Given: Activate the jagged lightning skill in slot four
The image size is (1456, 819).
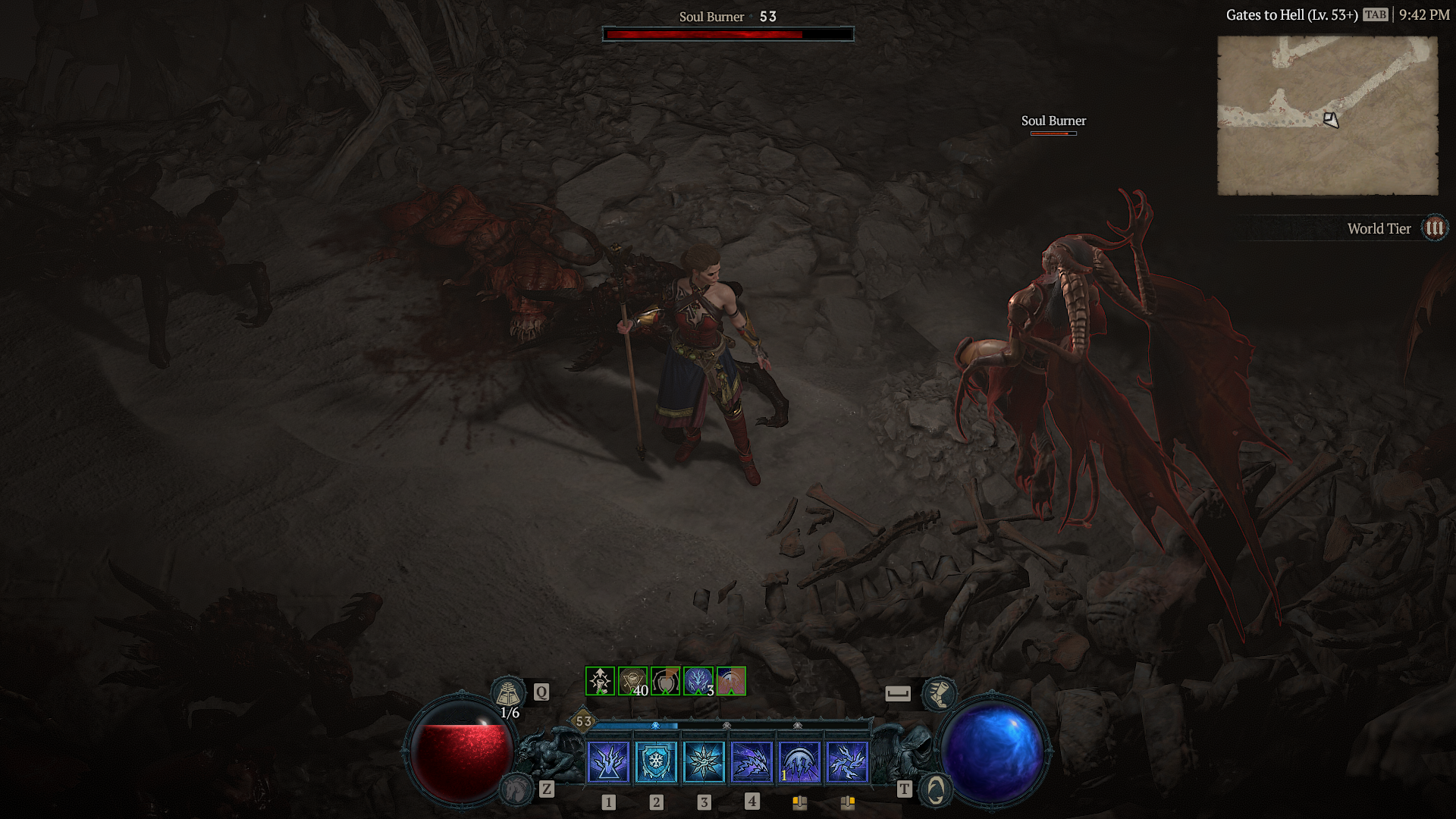Looking at the screenshot, I should click(x=752, y=761).
